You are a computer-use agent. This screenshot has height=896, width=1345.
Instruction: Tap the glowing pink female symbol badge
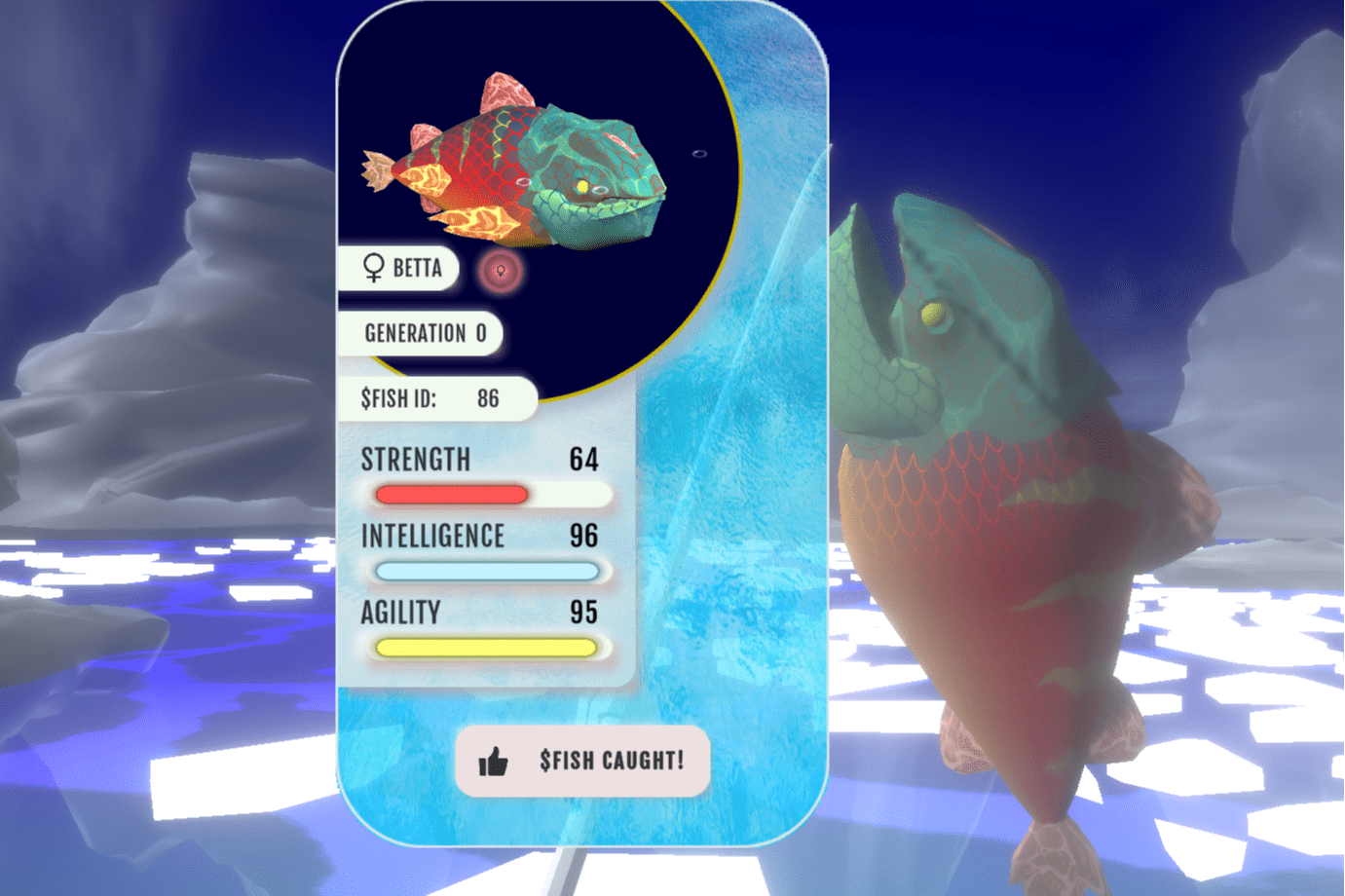click(499, 273)
